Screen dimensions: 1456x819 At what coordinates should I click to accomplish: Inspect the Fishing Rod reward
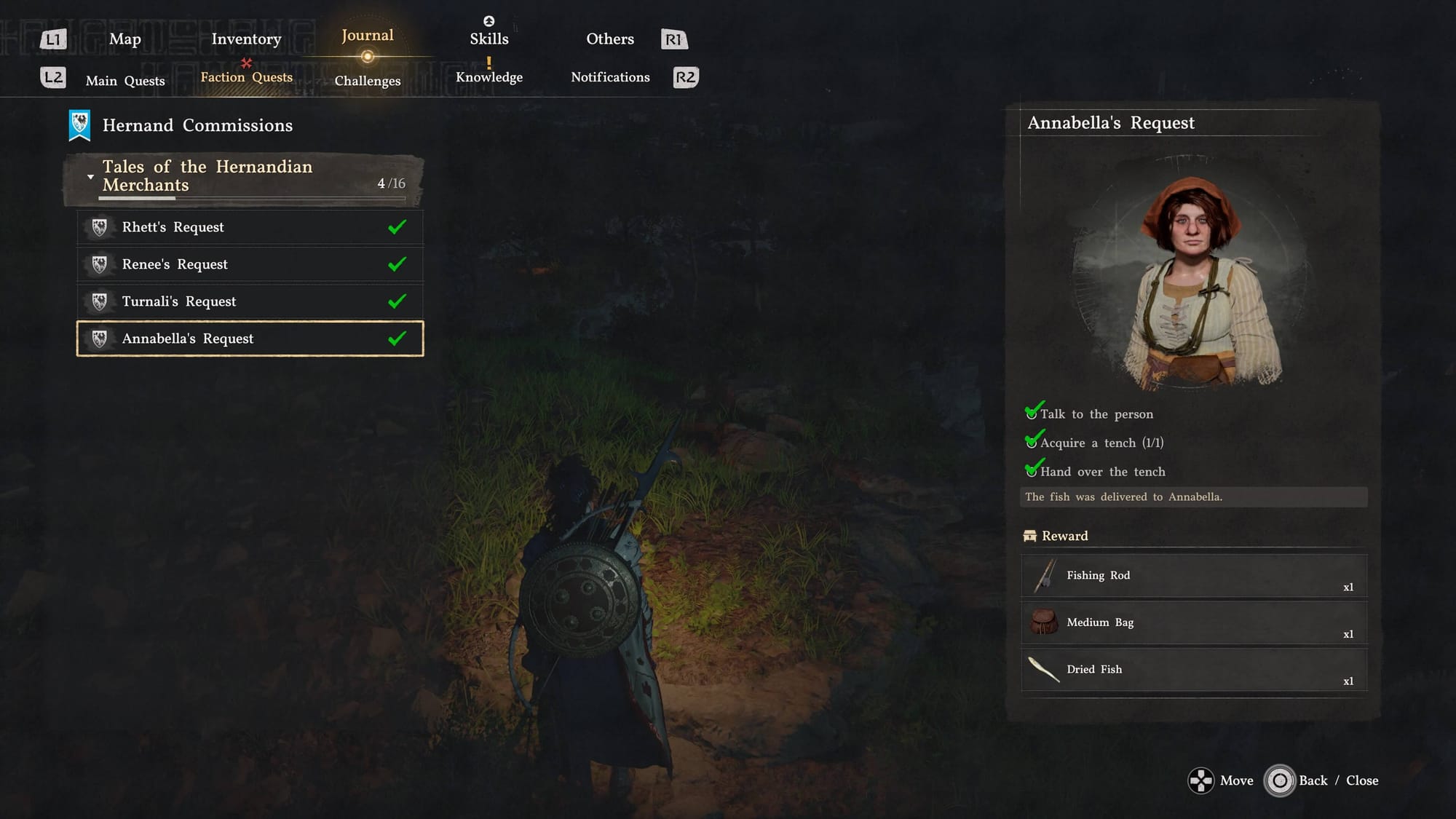1193,576
